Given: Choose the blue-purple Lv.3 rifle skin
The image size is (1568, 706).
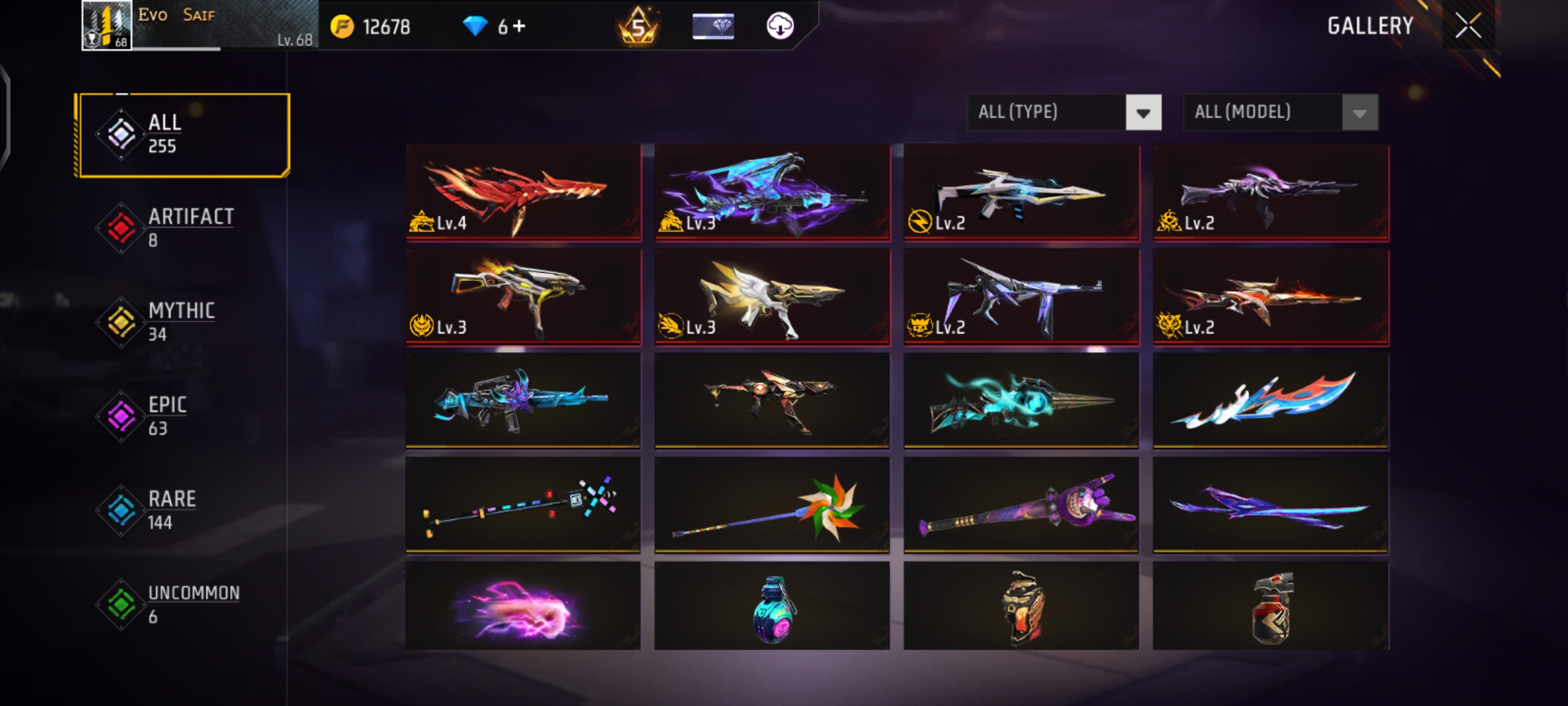Looking at the screenshot, I should pyautogui.click(x=772, y=192).
